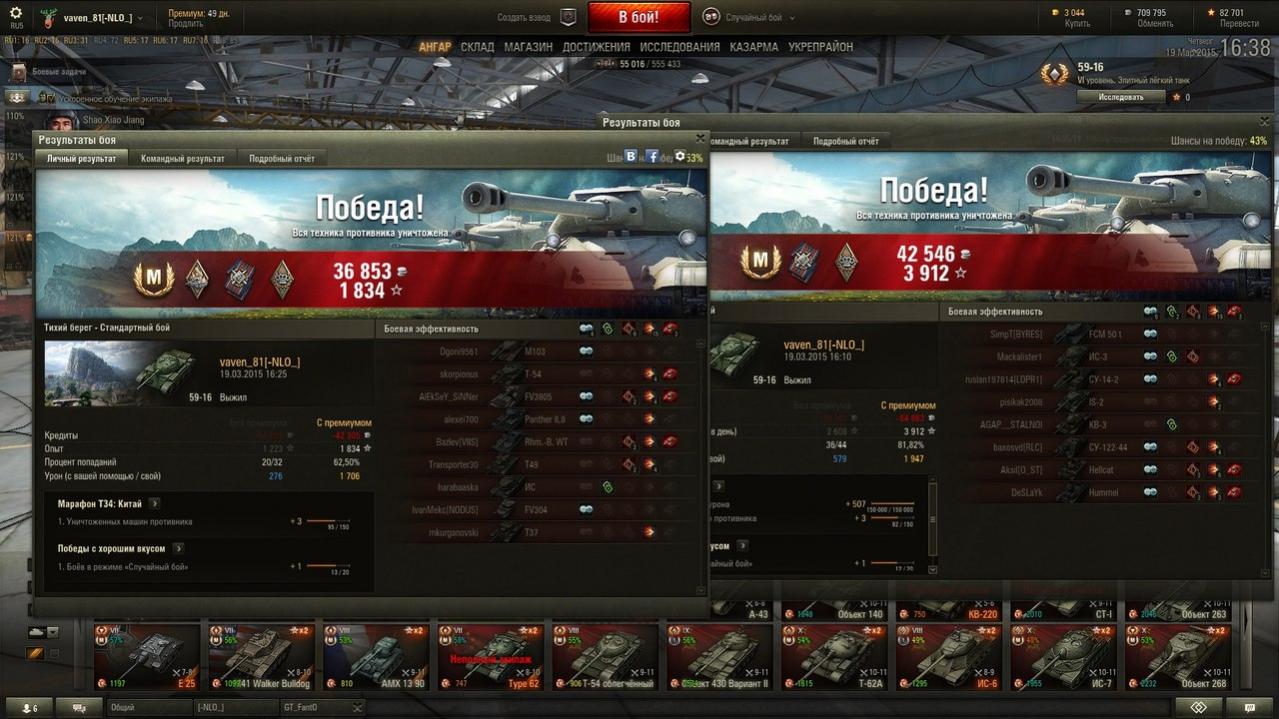Switch to Подробный отчёт tab in left window
Image resolution: width=1279 pixels, height=719 pixels.
point(281,159)
